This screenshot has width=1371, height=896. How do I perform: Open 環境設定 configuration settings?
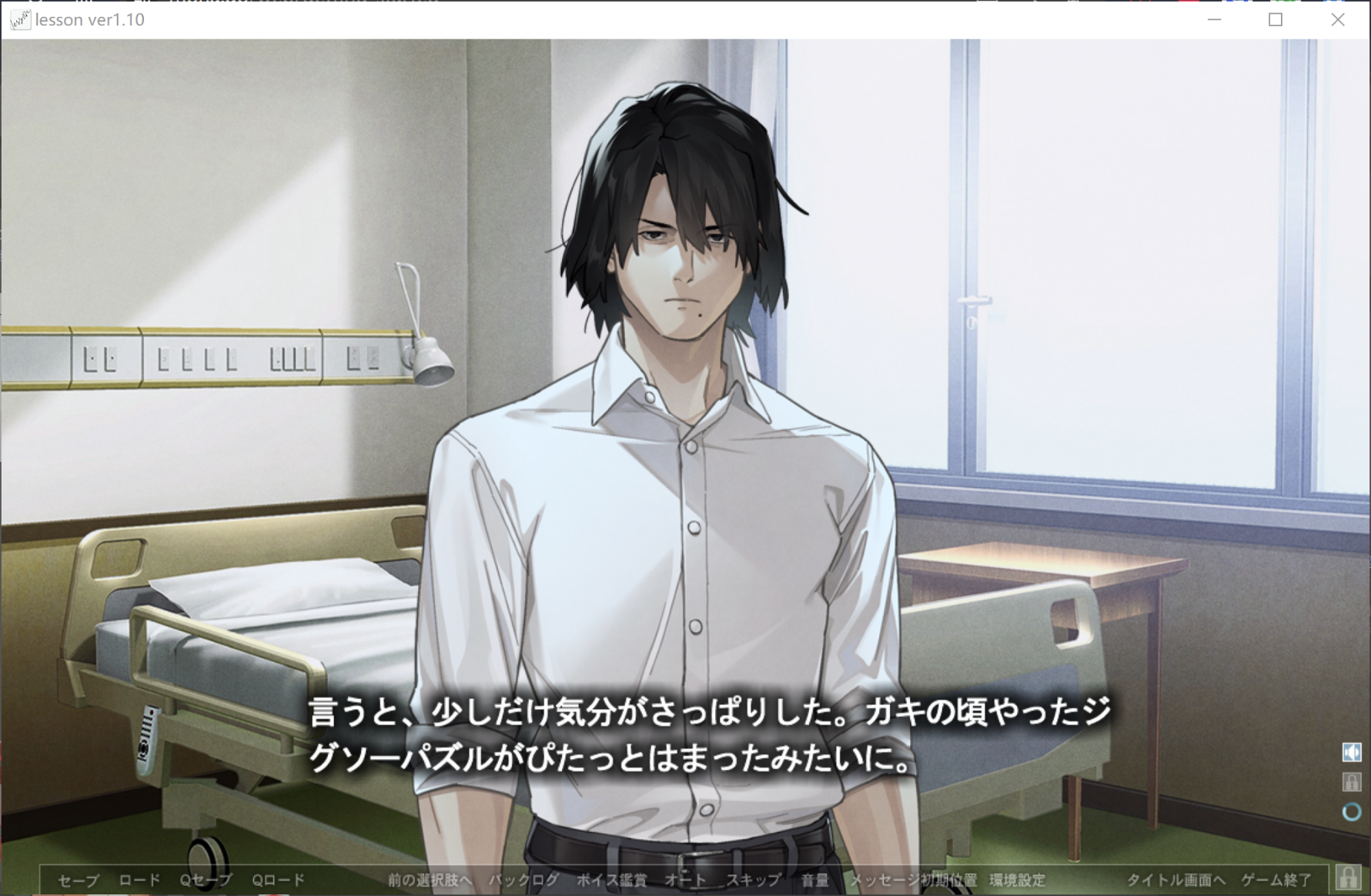(1018, 880)
